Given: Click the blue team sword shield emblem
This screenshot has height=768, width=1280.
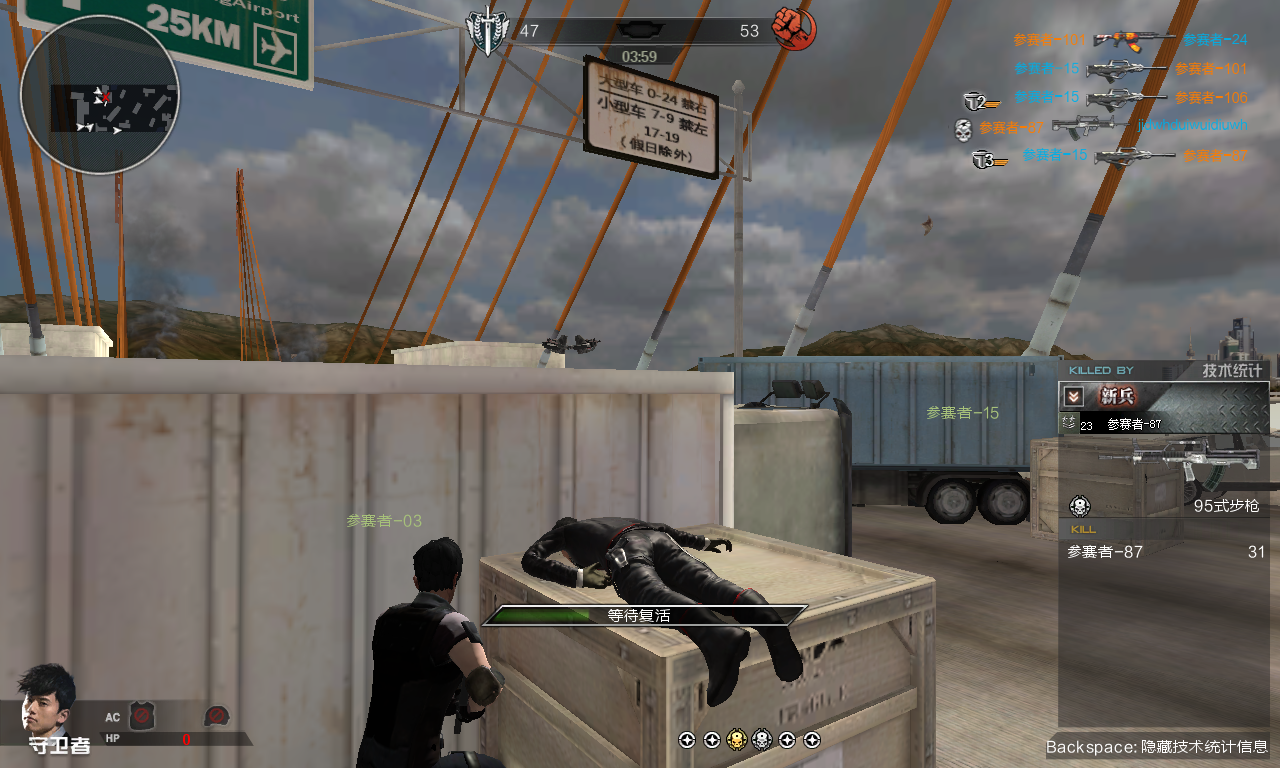Looking at the screenshot, I should point(486,31).
